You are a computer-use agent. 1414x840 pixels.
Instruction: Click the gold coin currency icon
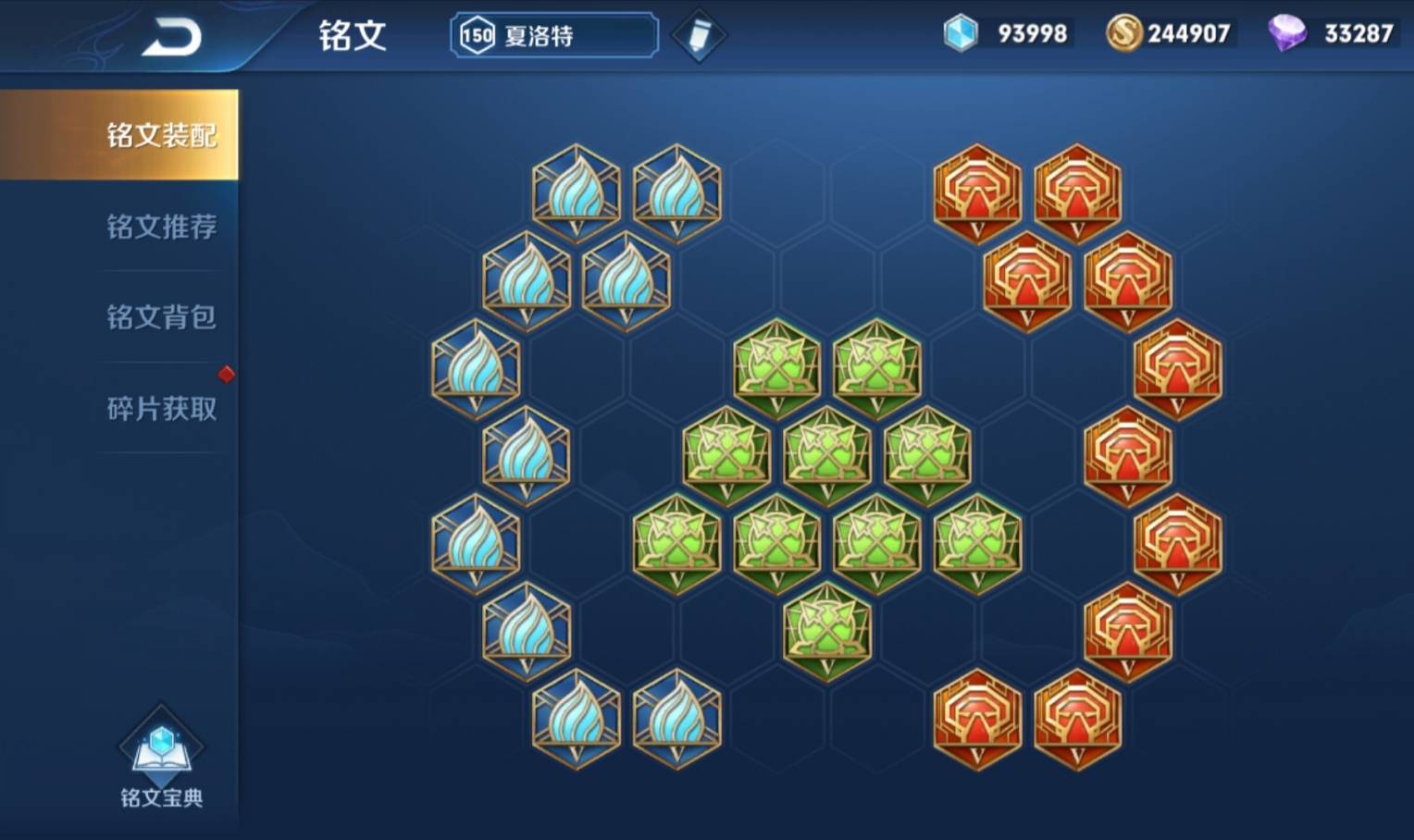(1124, 31)
